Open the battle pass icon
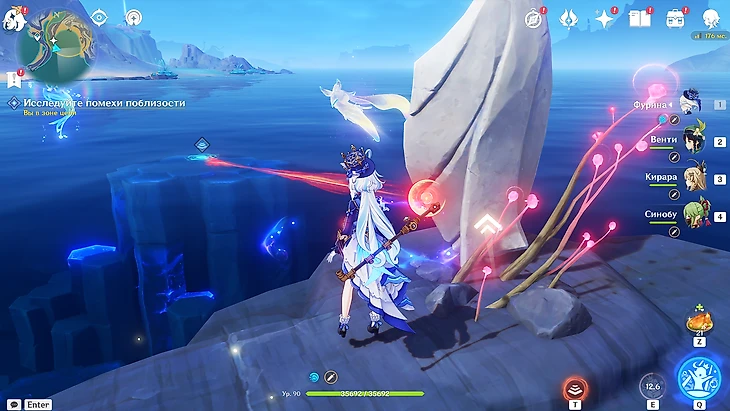 click(x=569, y=18)
